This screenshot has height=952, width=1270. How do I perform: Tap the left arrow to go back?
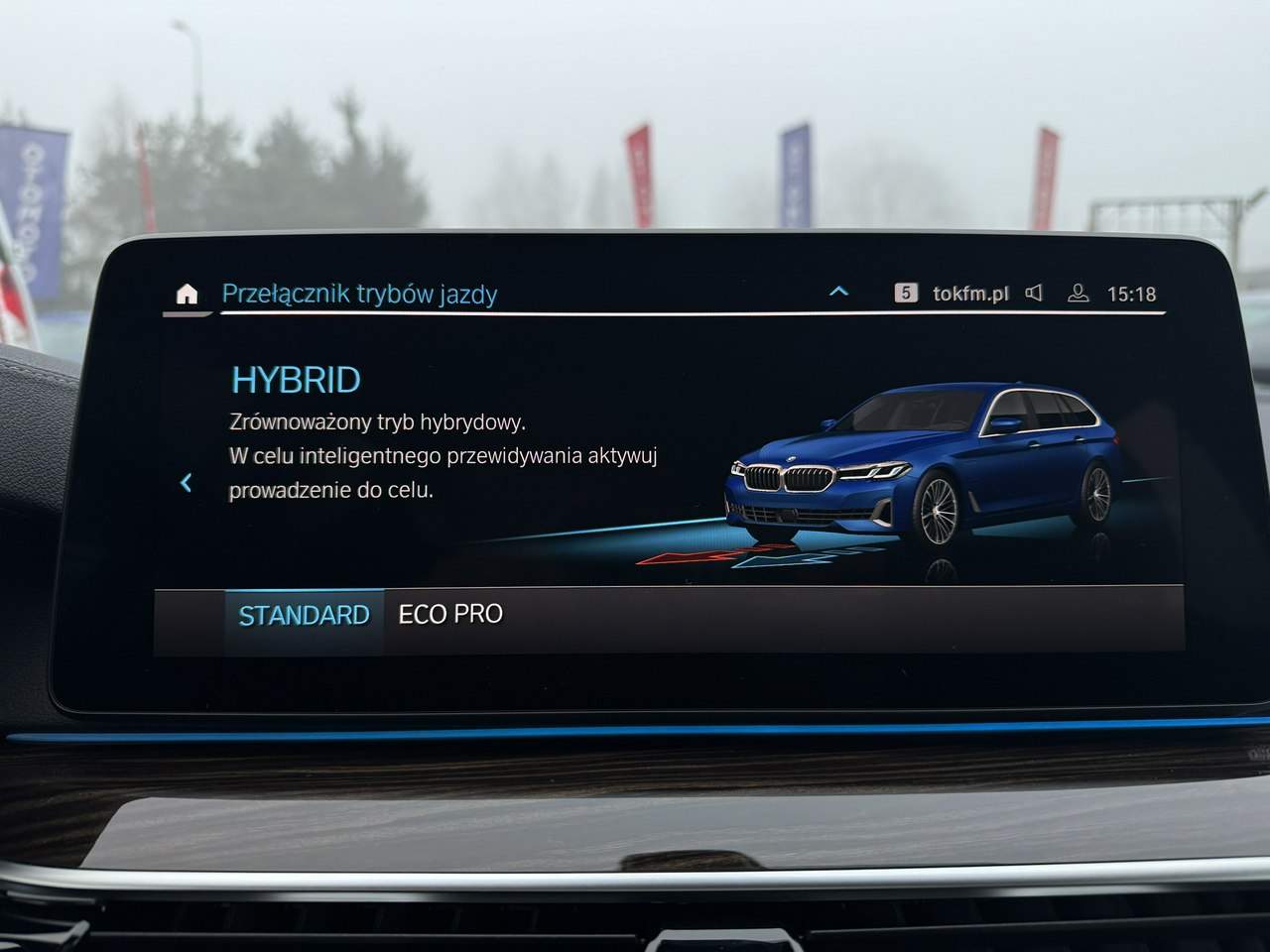[186, 483]
